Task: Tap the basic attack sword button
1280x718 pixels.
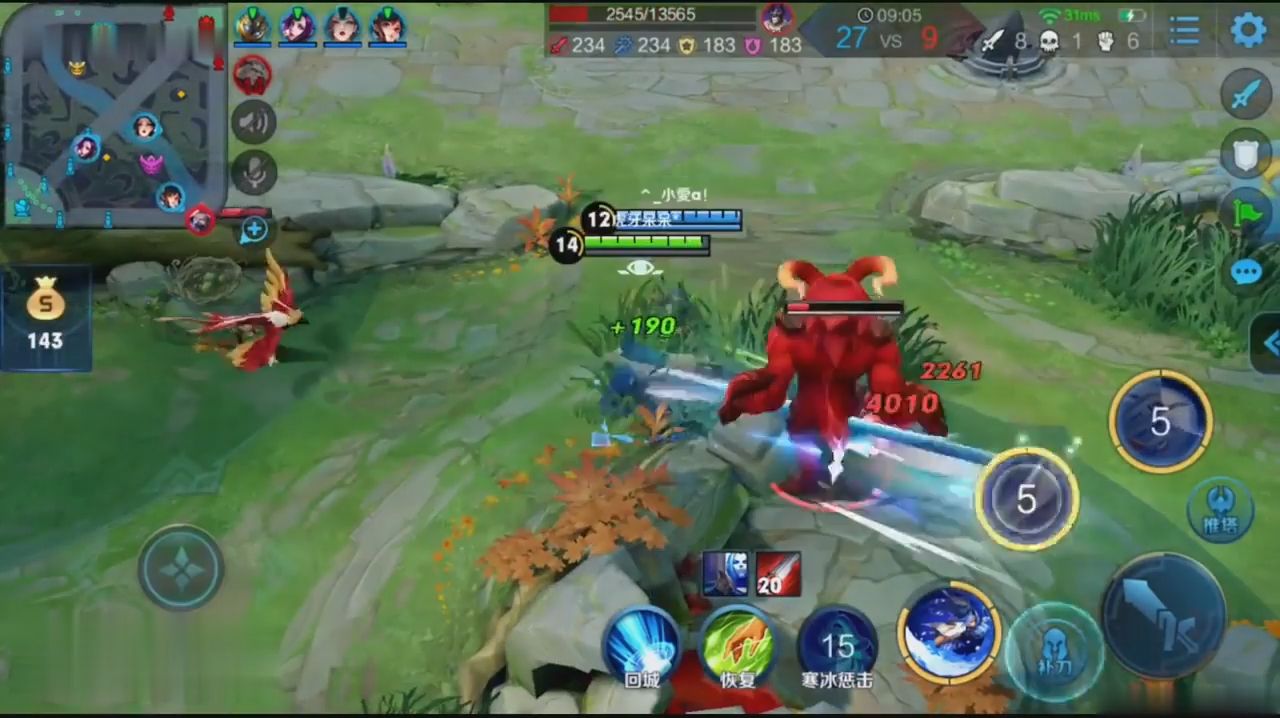Action: [x=1163, y=615]
